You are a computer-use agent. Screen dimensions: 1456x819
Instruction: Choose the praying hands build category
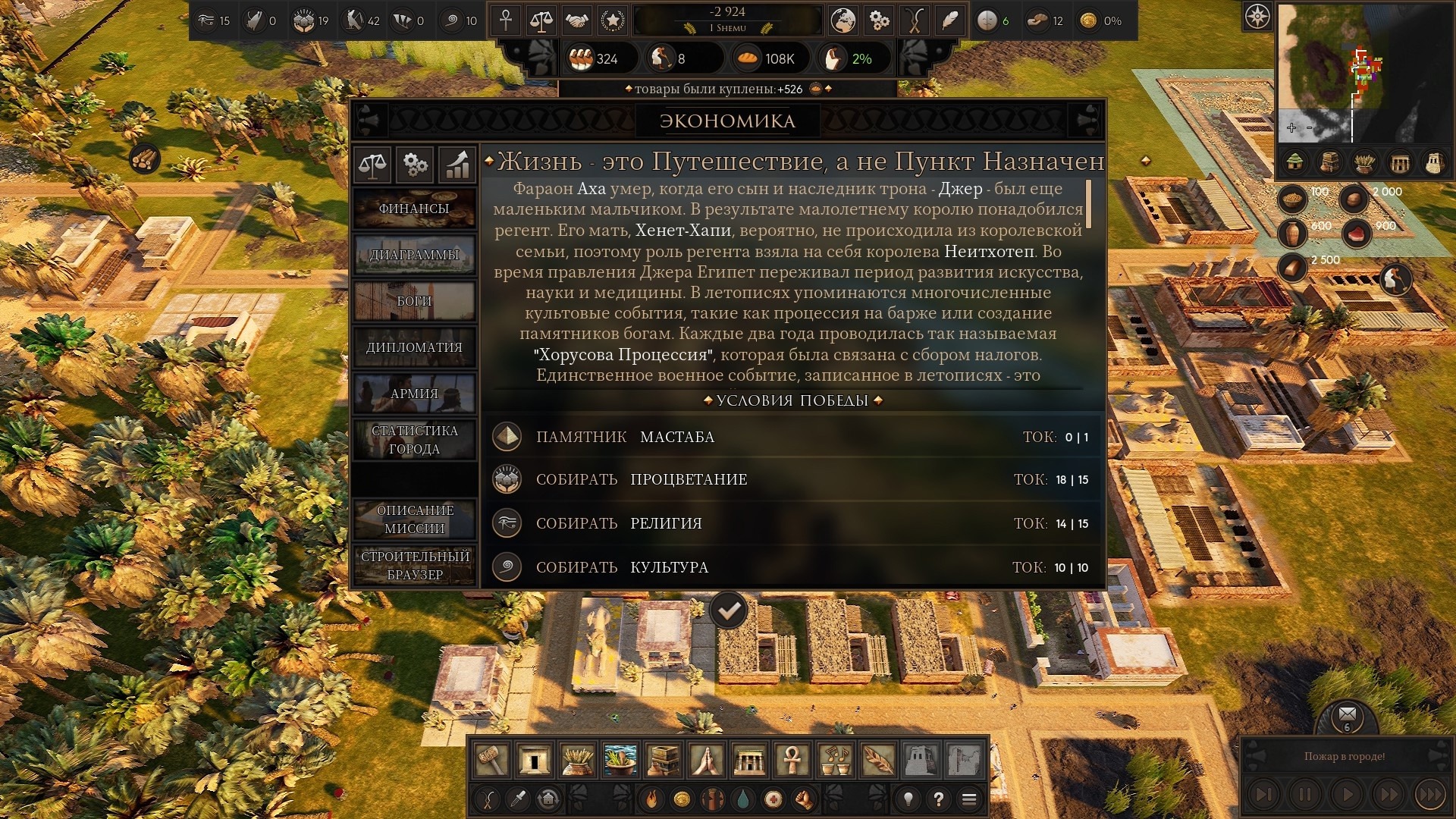(706, 759)
